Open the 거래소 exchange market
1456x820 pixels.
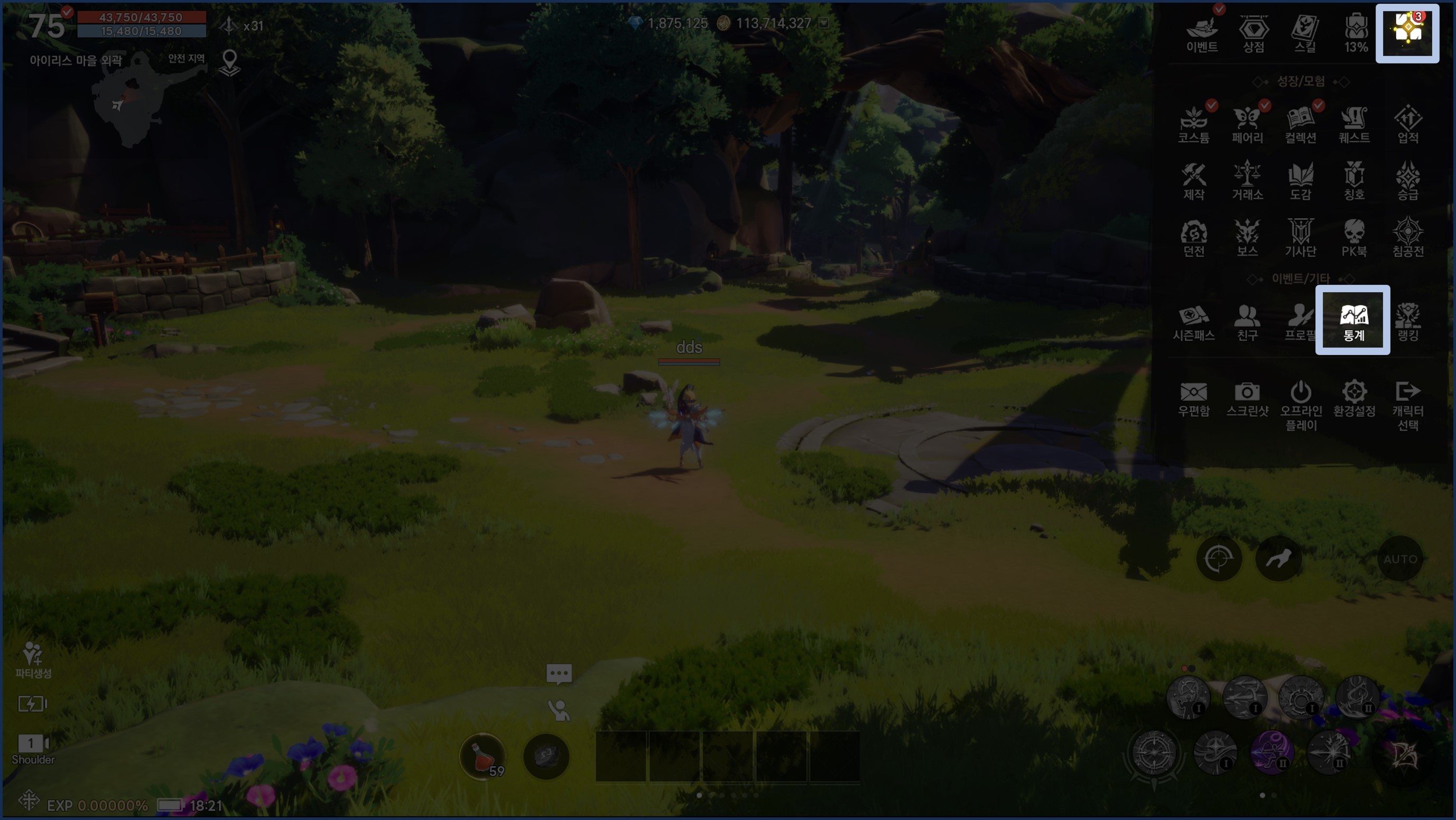point(1247,181)
